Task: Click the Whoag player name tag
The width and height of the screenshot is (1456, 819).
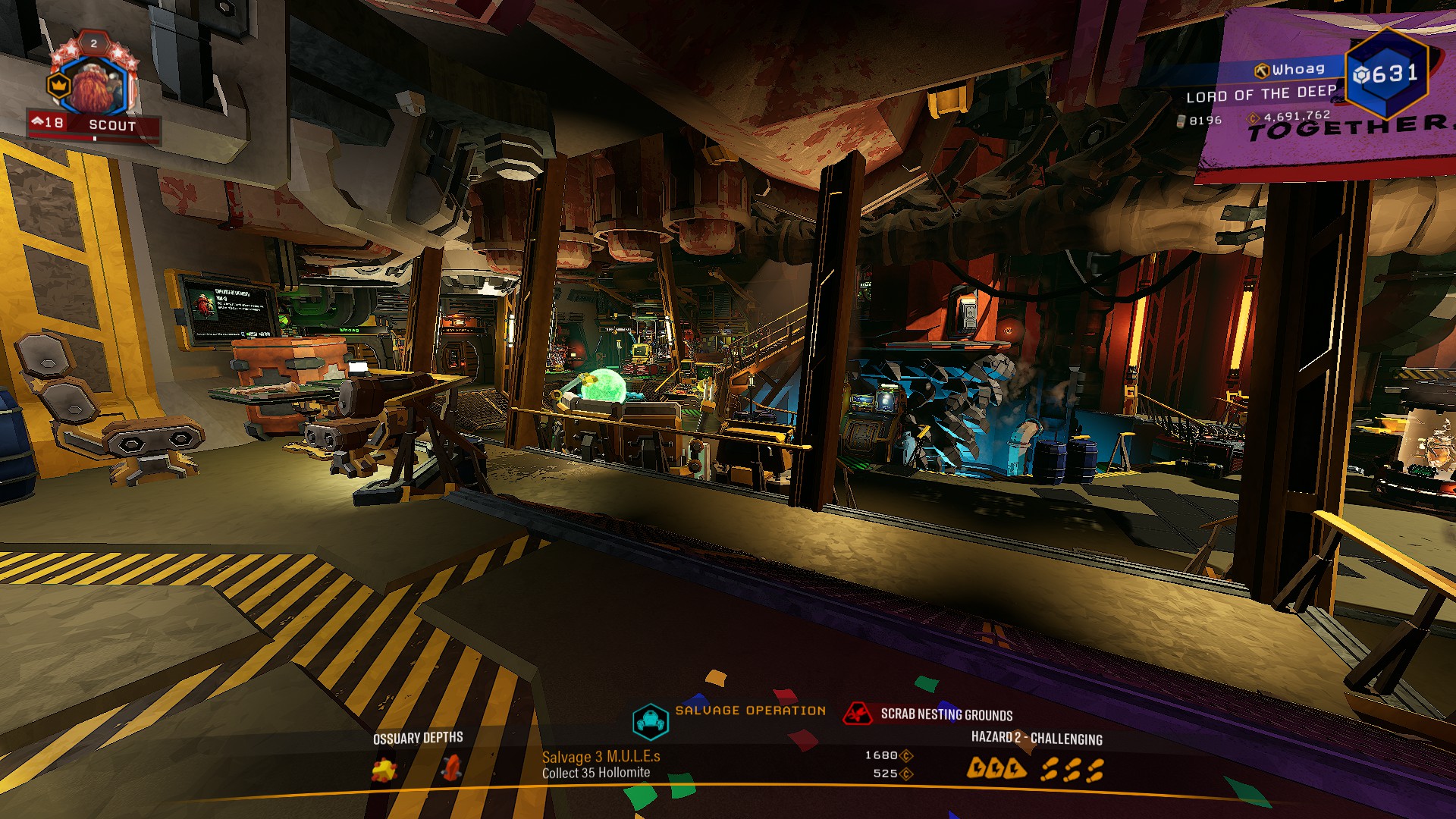Action: 1290,70
